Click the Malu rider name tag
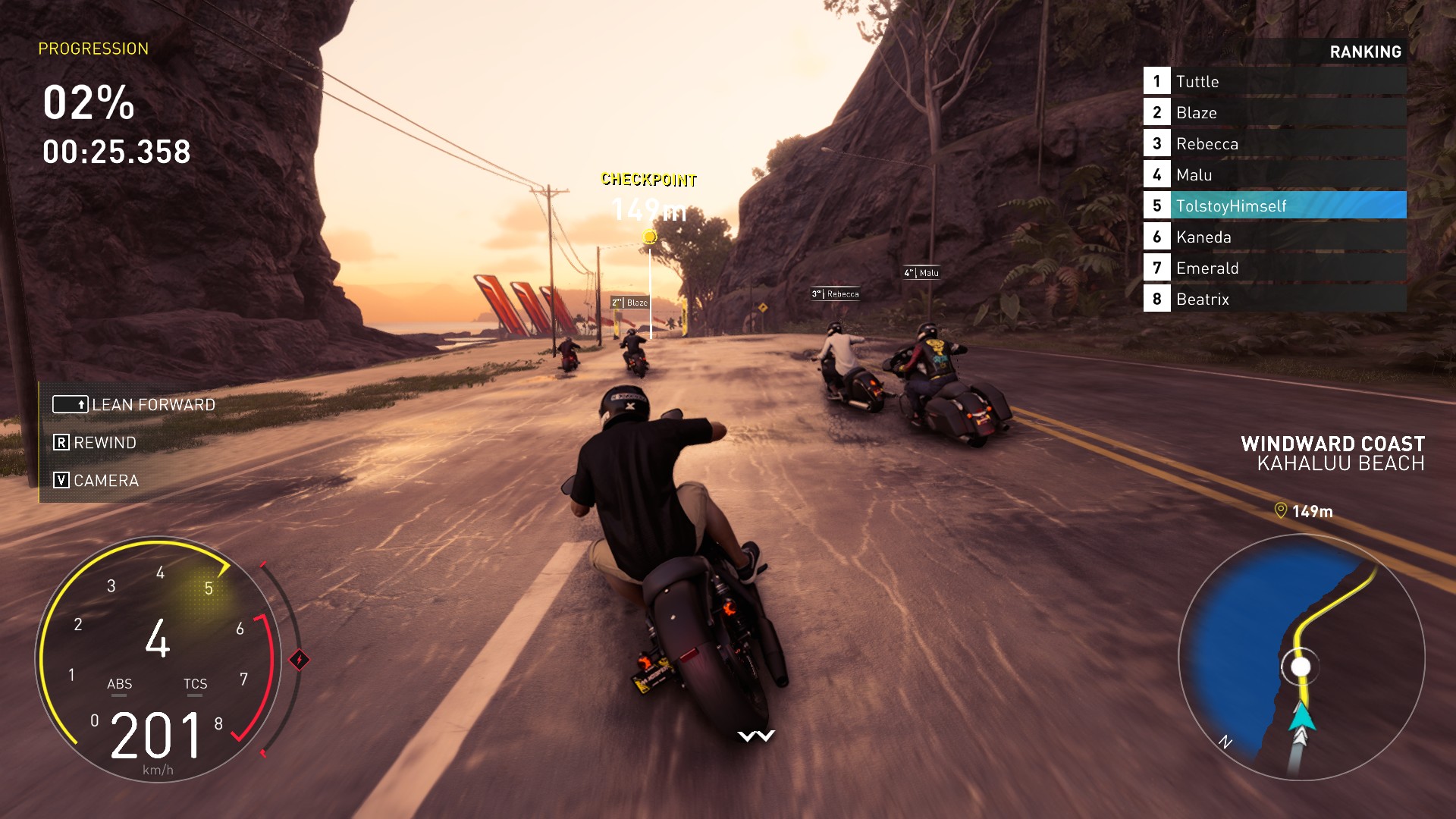 (x=922, y=273)
